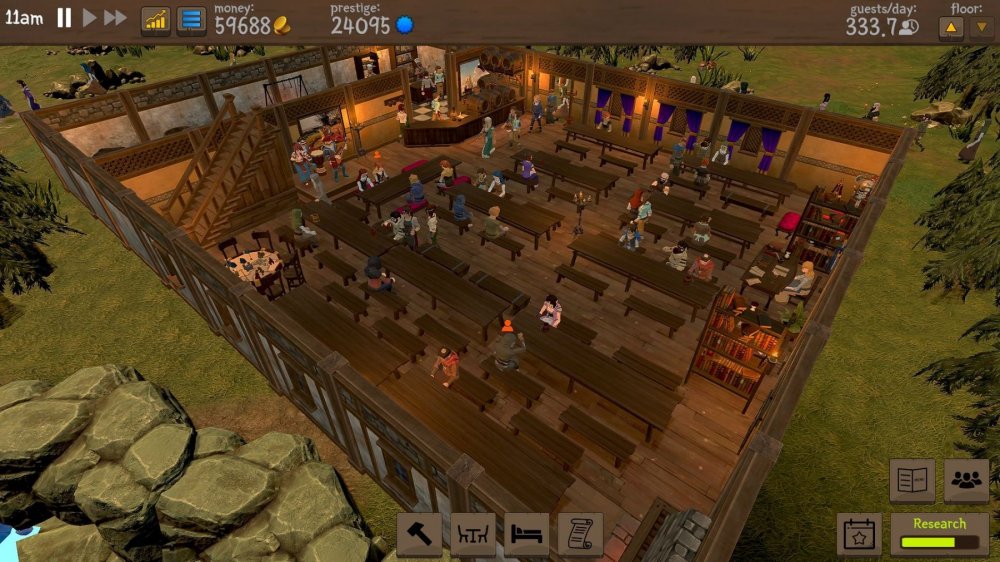Viewport: 1000px width, 562px height.
Task: Open the blue list menu button
Action: (x=191, y=21)
